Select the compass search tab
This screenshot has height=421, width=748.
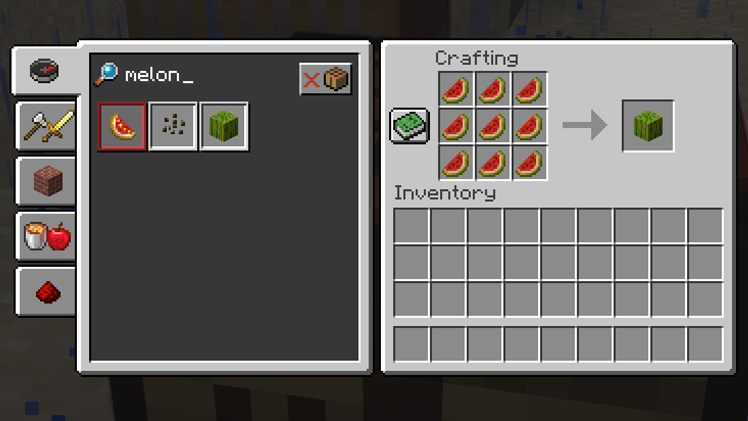tap(44, 71)
